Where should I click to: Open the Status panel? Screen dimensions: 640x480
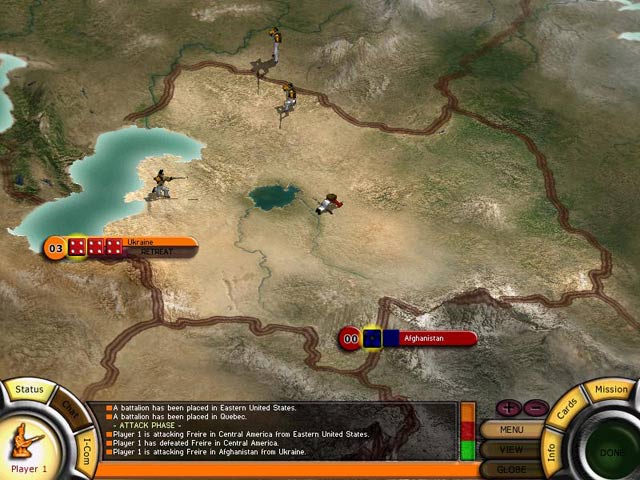pyautogui.click(x=29, y=389)
